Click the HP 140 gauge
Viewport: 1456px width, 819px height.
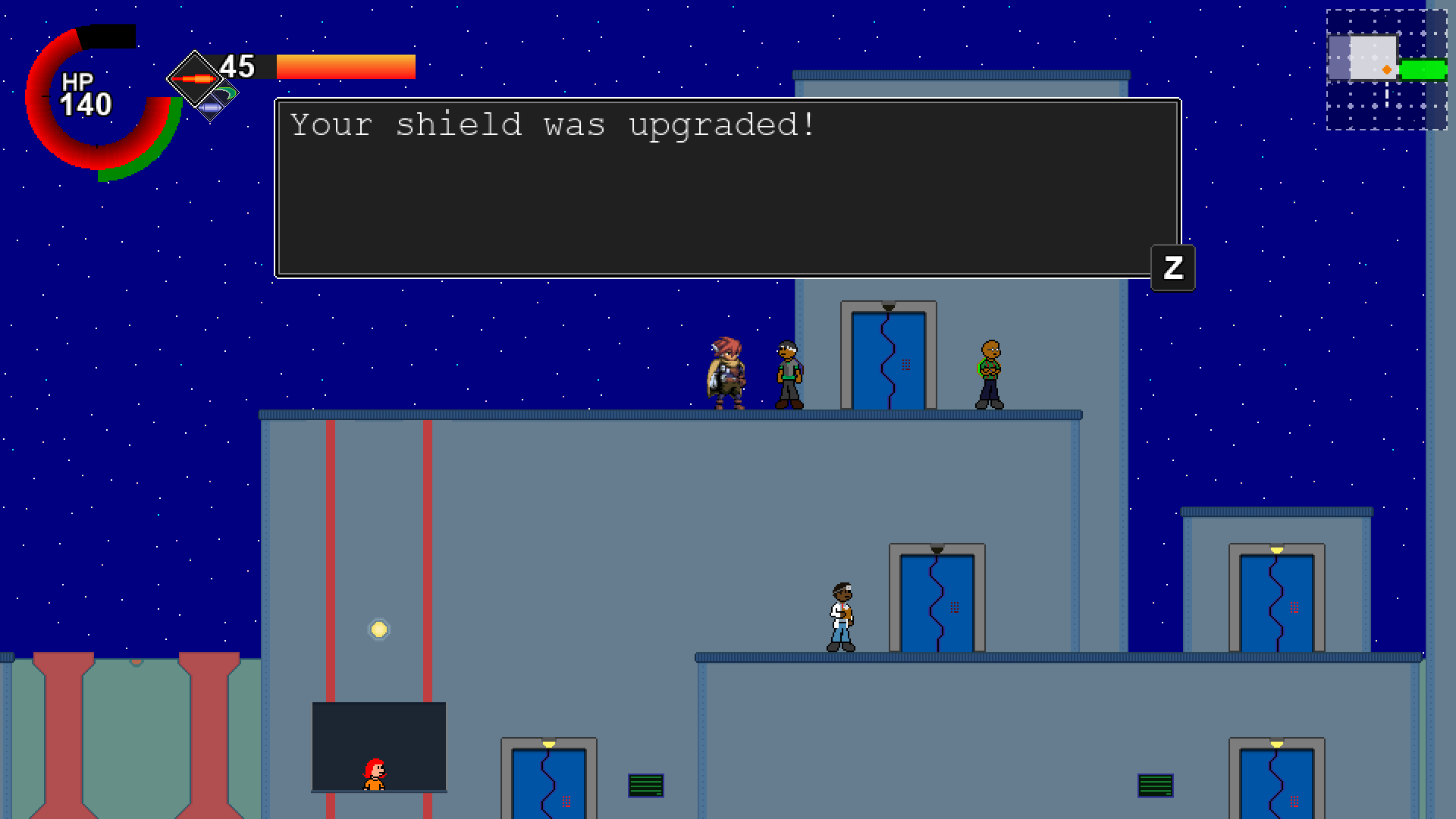(x=86, y=95)
